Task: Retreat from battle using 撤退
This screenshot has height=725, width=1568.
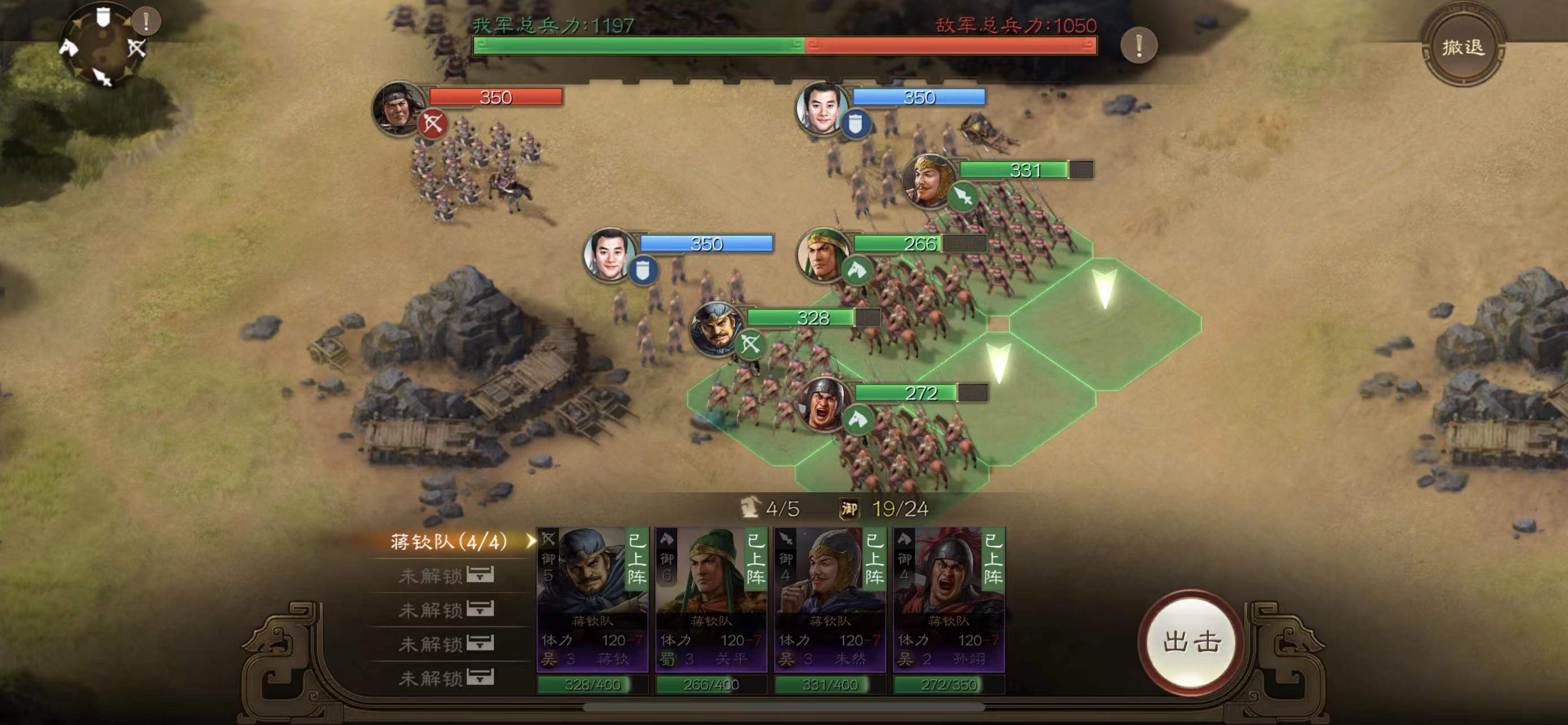Action: (x=1463, y=47)
